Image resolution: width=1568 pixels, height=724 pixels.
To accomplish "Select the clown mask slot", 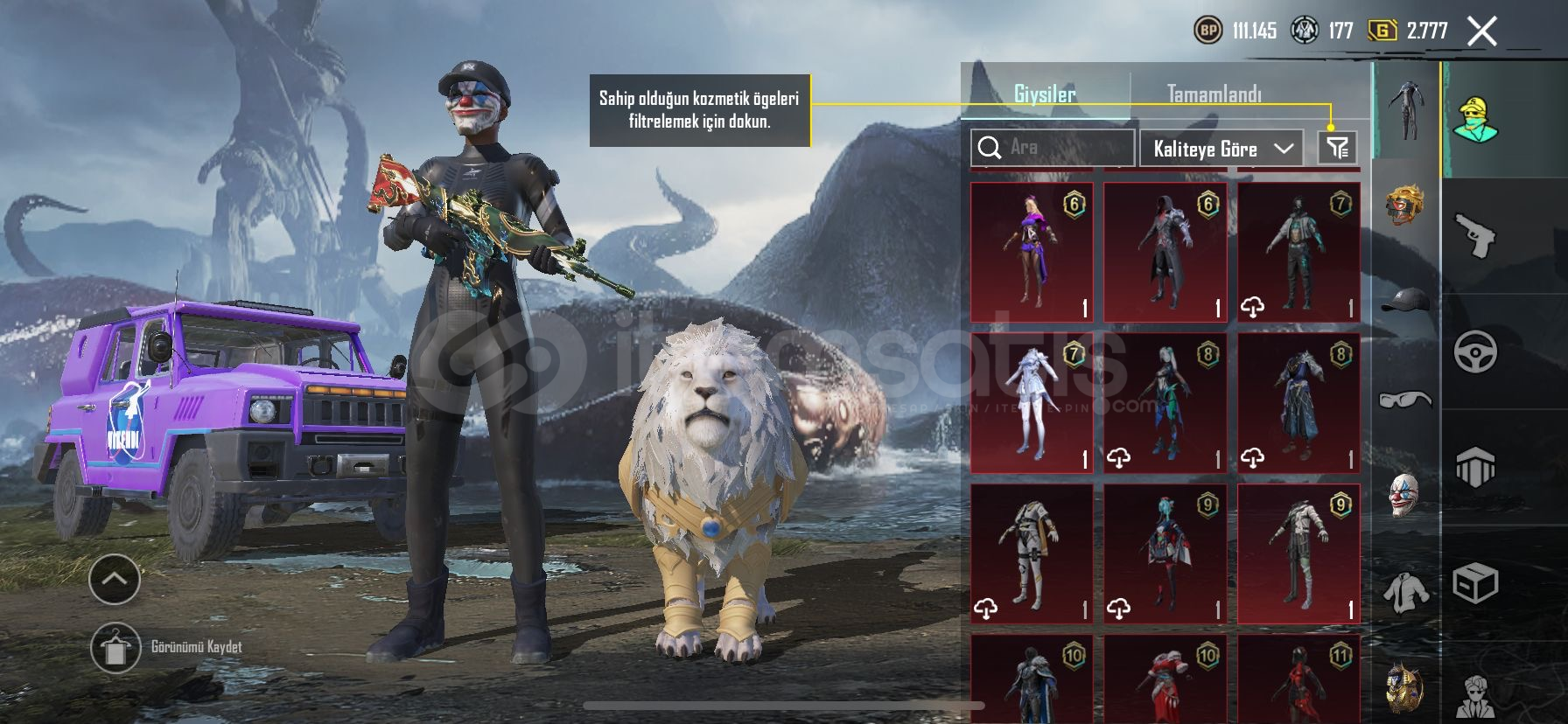I will [x=1404, y=495].
